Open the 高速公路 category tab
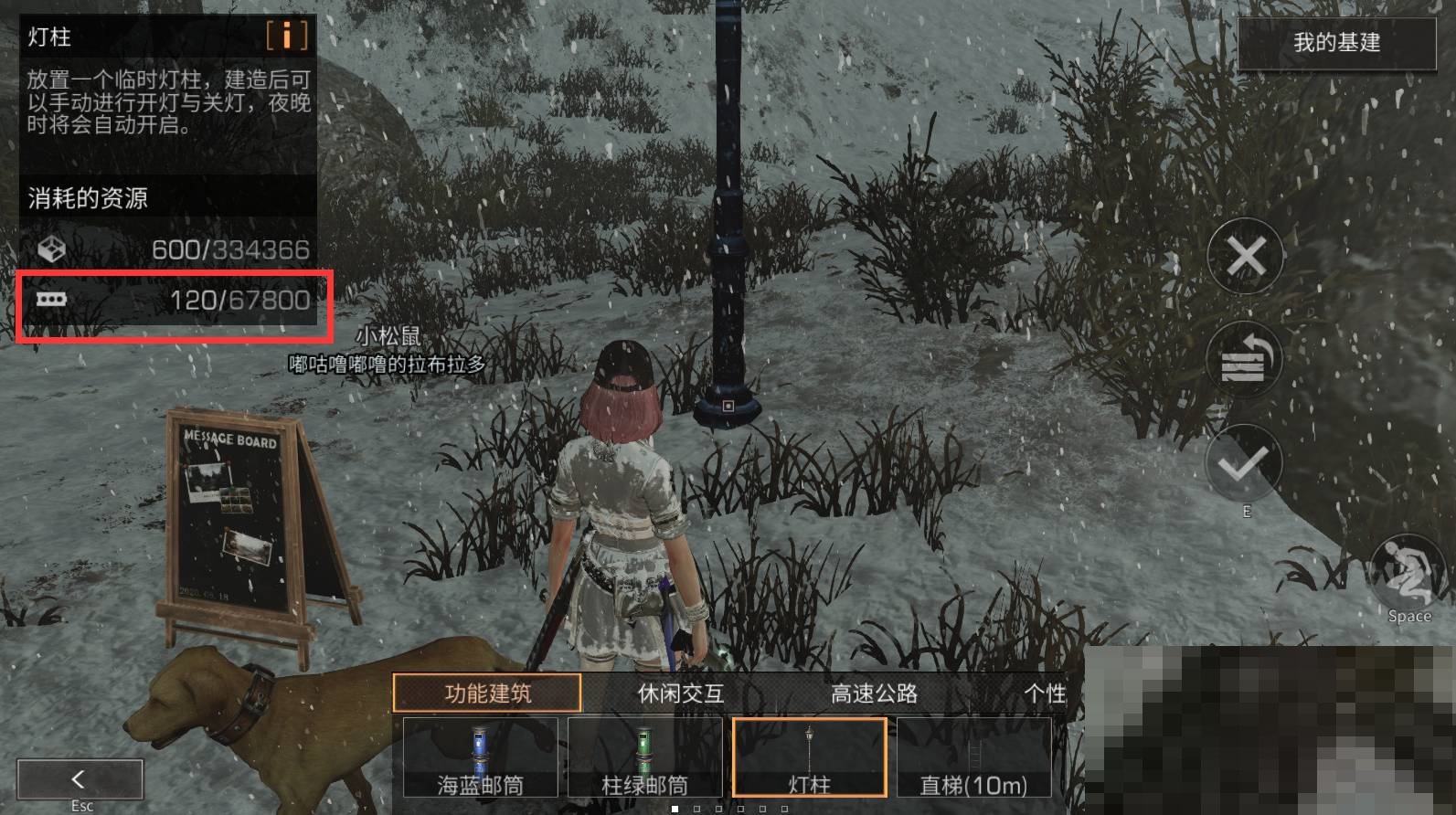This screenshot has height=815, width=1456. [874, 693]
